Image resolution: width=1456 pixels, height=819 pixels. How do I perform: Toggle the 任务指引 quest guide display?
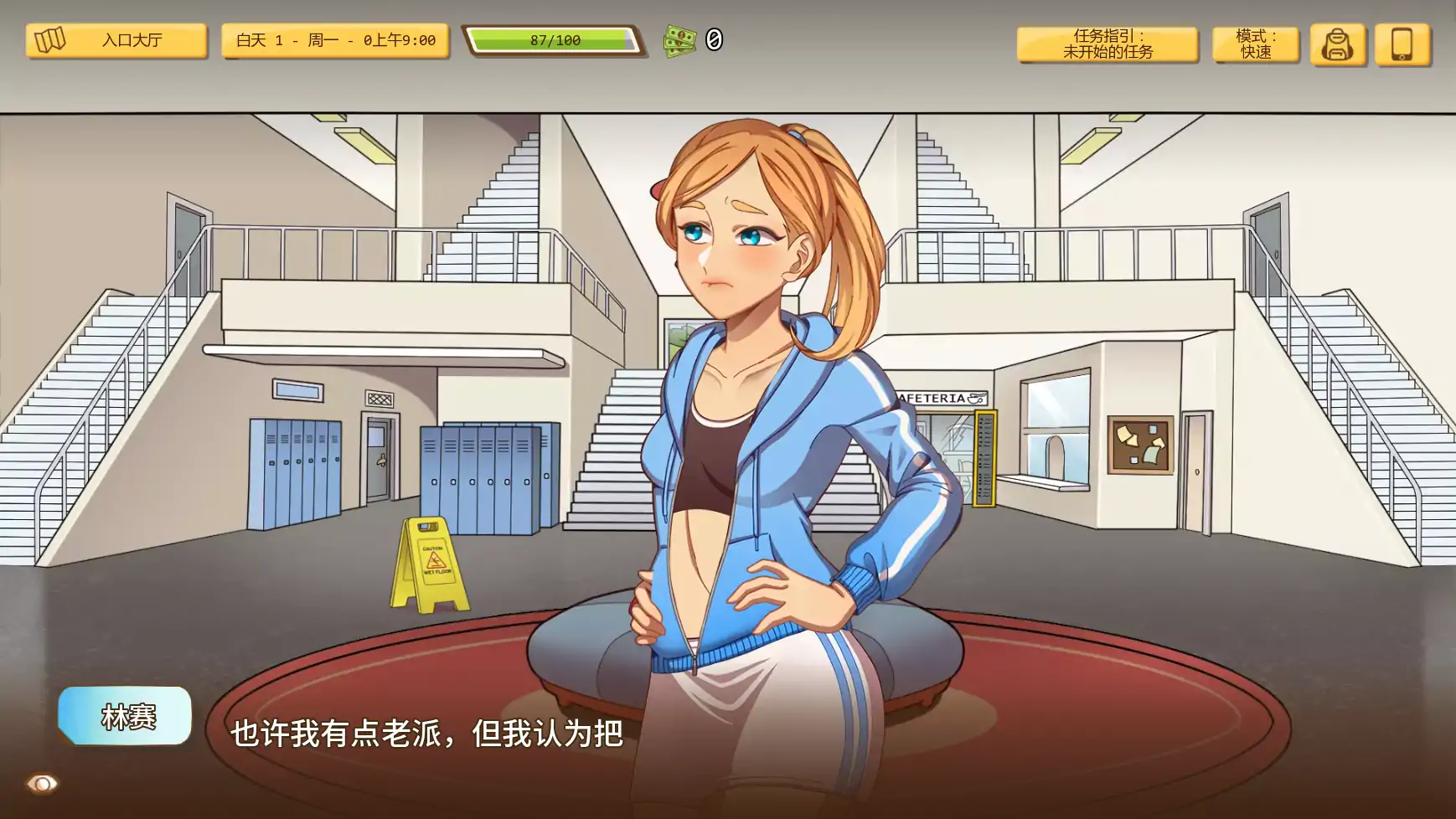click(x=1107, y=46)
